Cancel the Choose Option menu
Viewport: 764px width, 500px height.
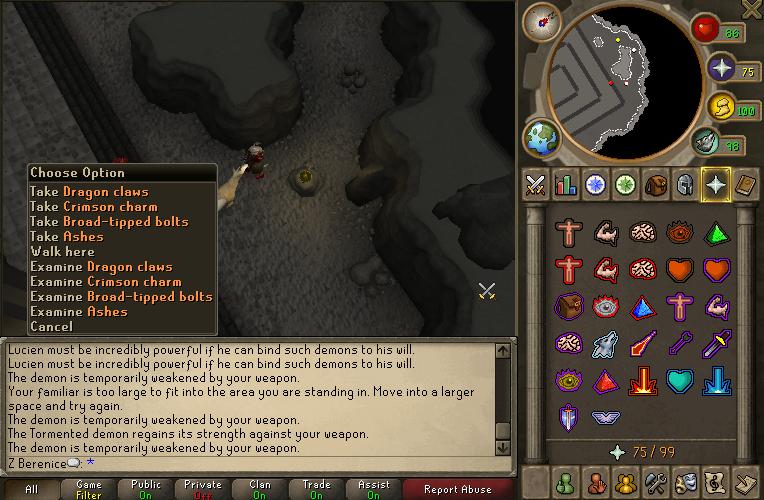click(x=51, y=327)
